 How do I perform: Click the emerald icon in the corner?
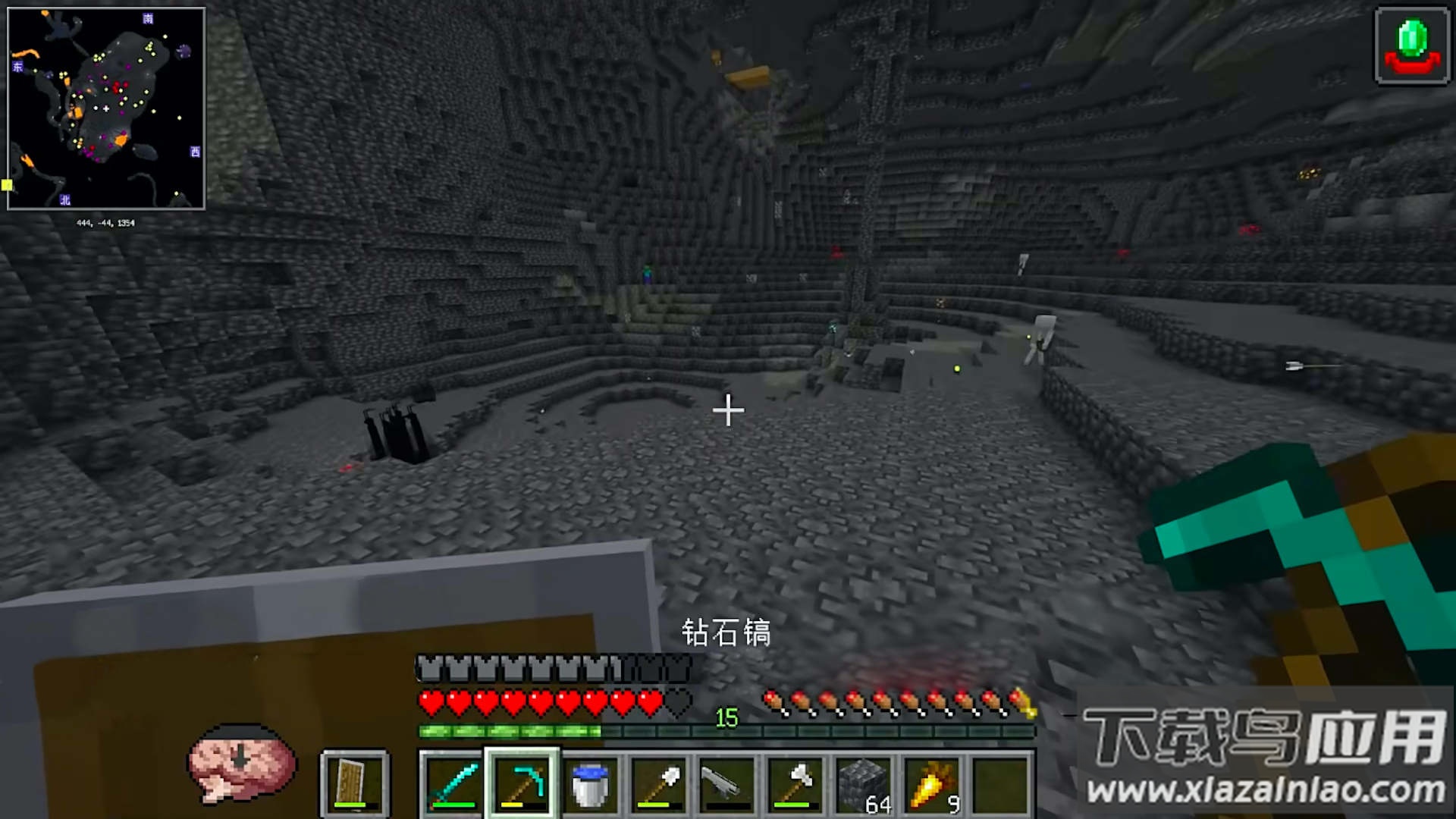tap(1412, 45)
